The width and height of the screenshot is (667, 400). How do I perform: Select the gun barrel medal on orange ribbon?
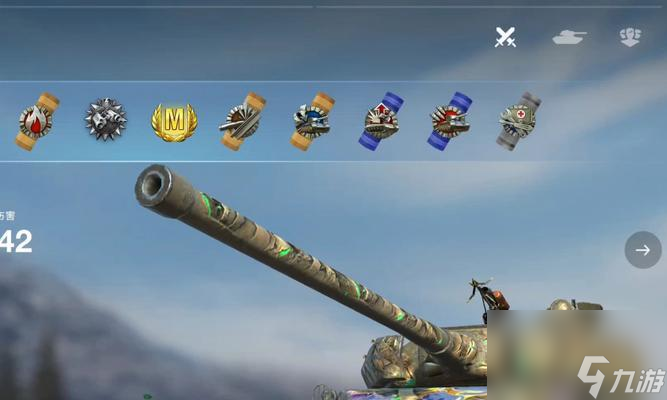[243, 121]
